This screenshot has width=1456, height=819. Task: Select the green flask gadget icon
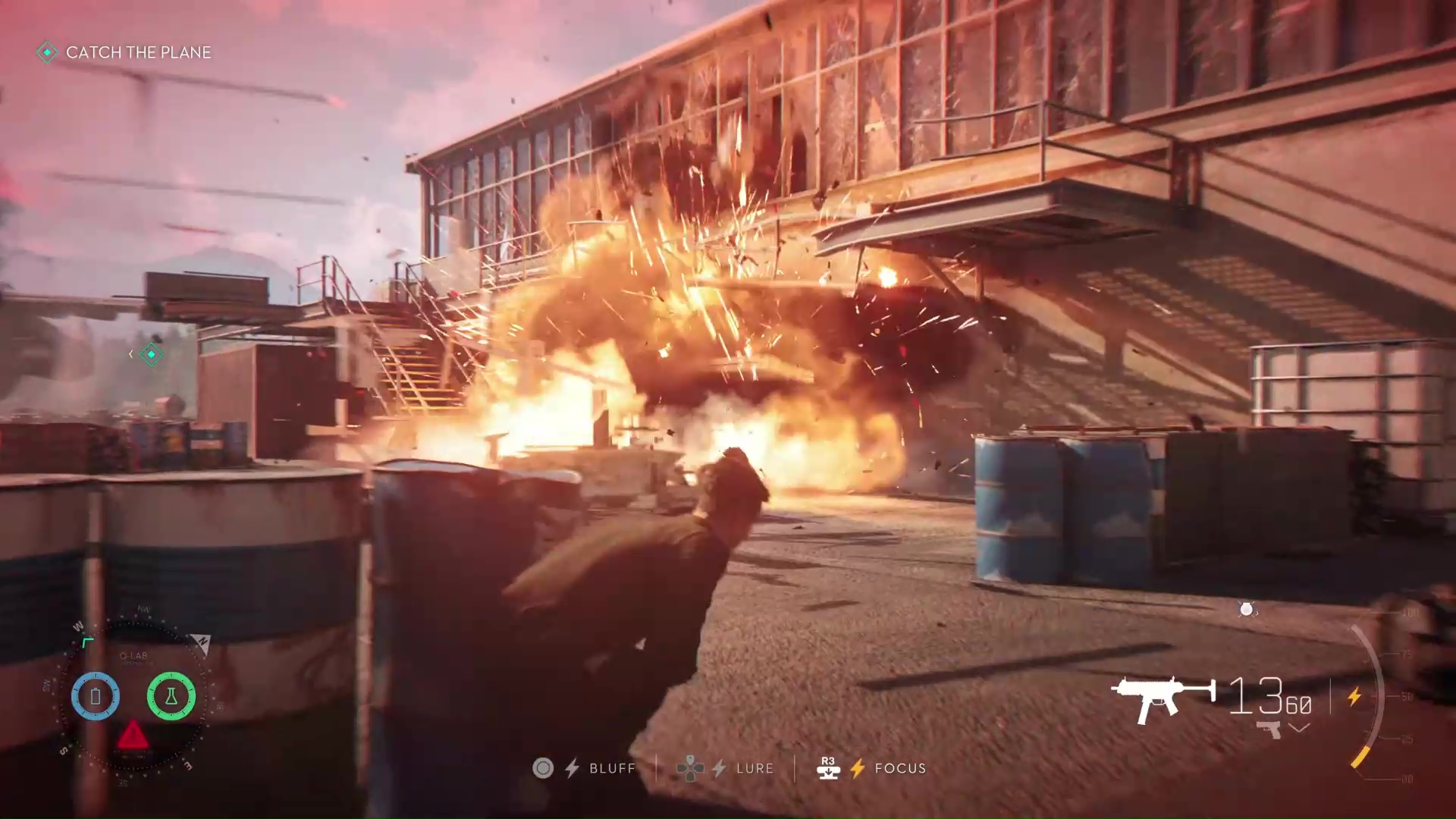pos(171,695)
